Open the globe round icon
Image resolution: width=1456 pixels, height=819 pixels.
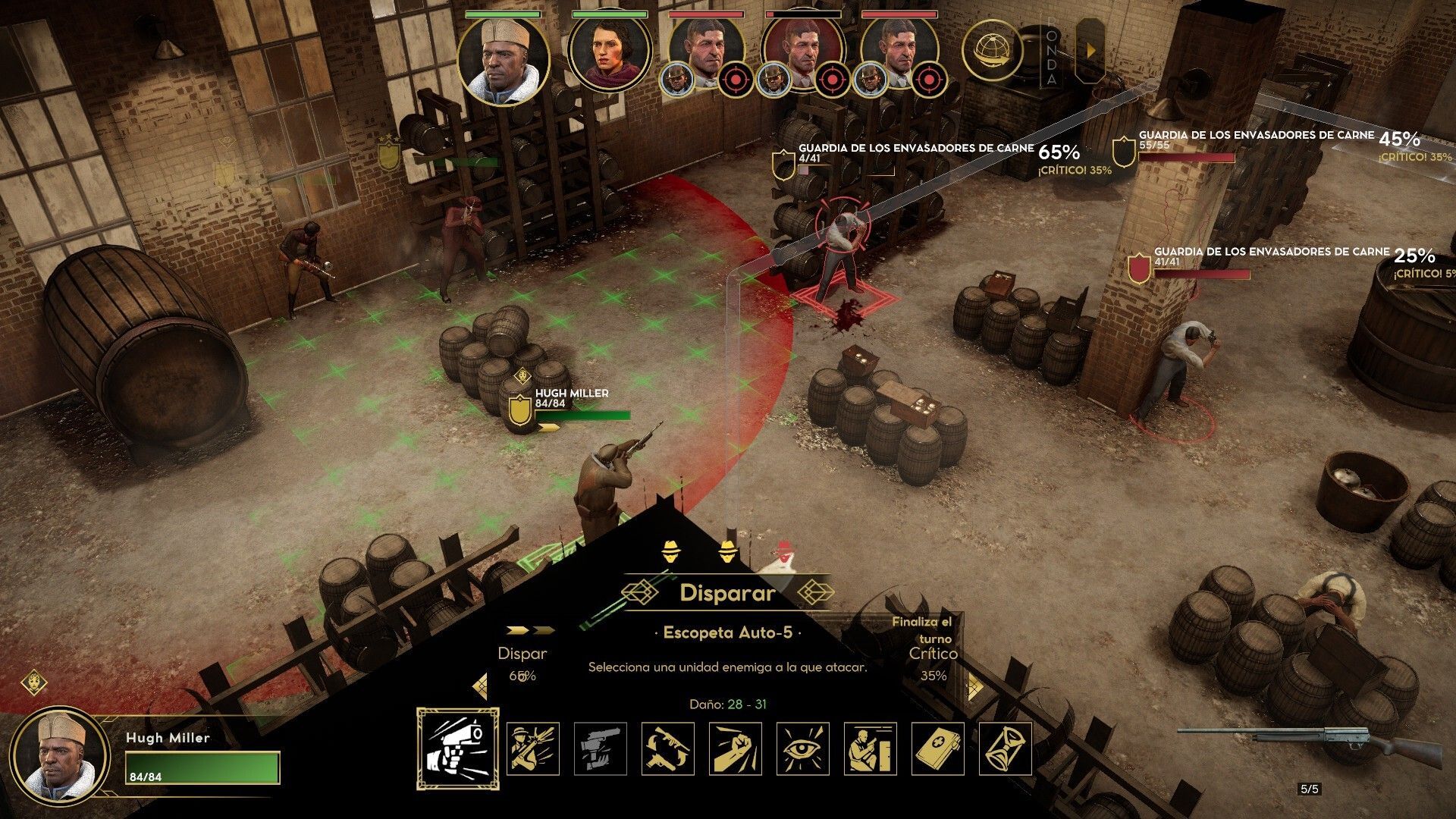[x=992, y=50]
